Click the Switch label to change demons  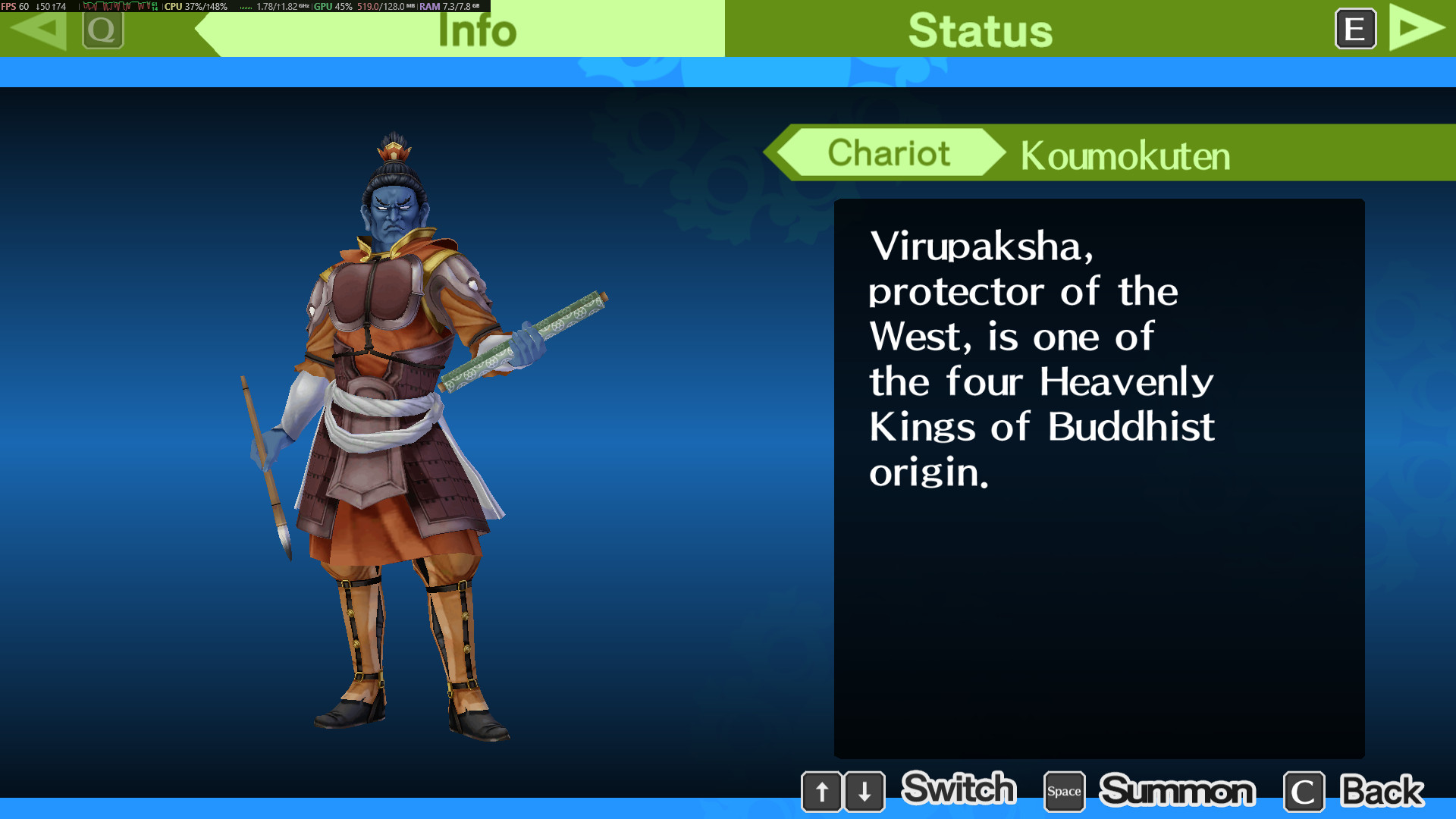coord(959,789)
